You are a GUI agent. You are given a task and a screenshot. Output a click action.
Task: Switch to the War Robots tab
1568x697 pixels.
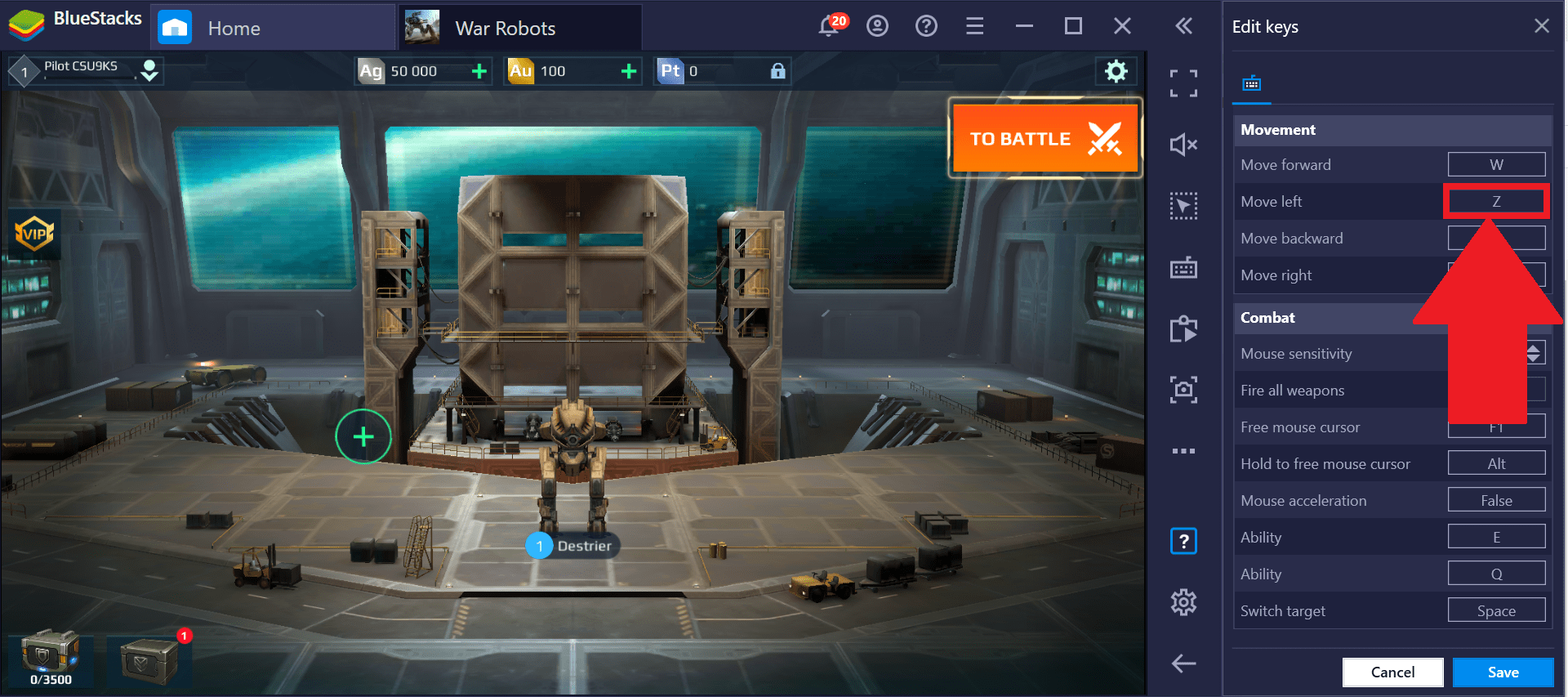pyautogui.click(x=520, y=26)
